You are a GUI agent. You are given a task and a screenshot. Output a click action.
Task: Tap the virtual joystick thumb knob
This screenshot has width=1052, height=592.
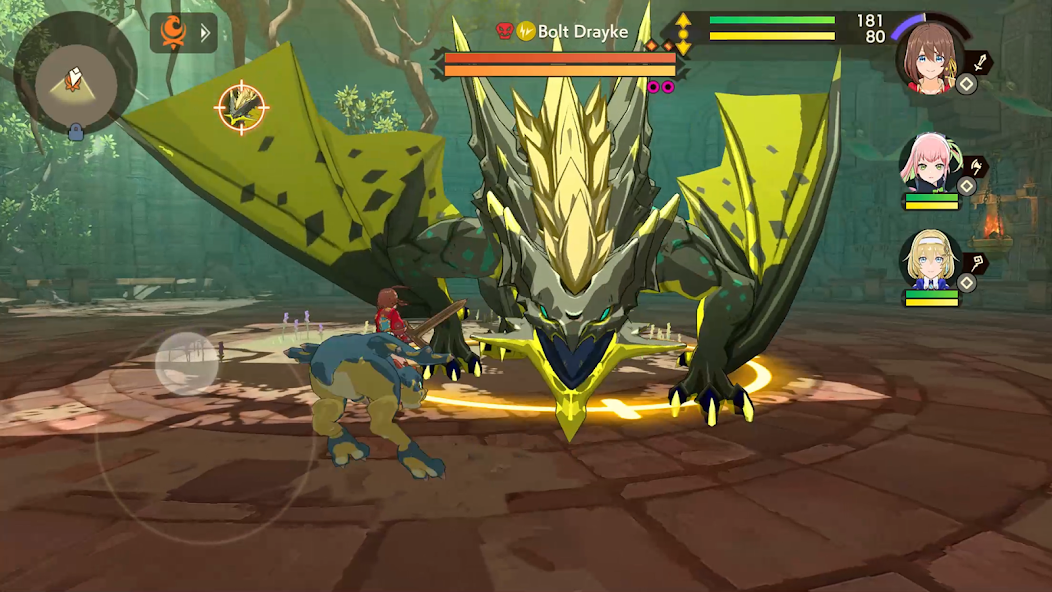pos(187,363)
